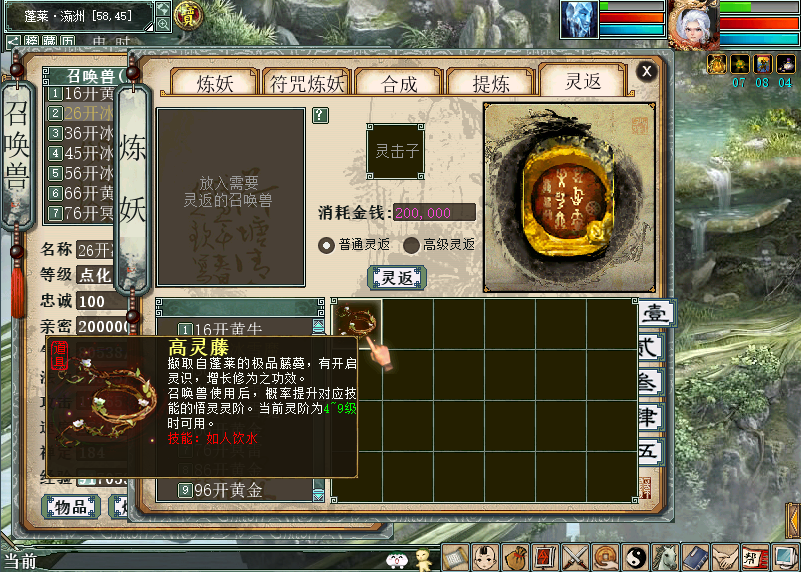This screenshot has width=801, height=572.
Task: Open the yin-yang icon in the bottom bar
Action: (635, 557)
